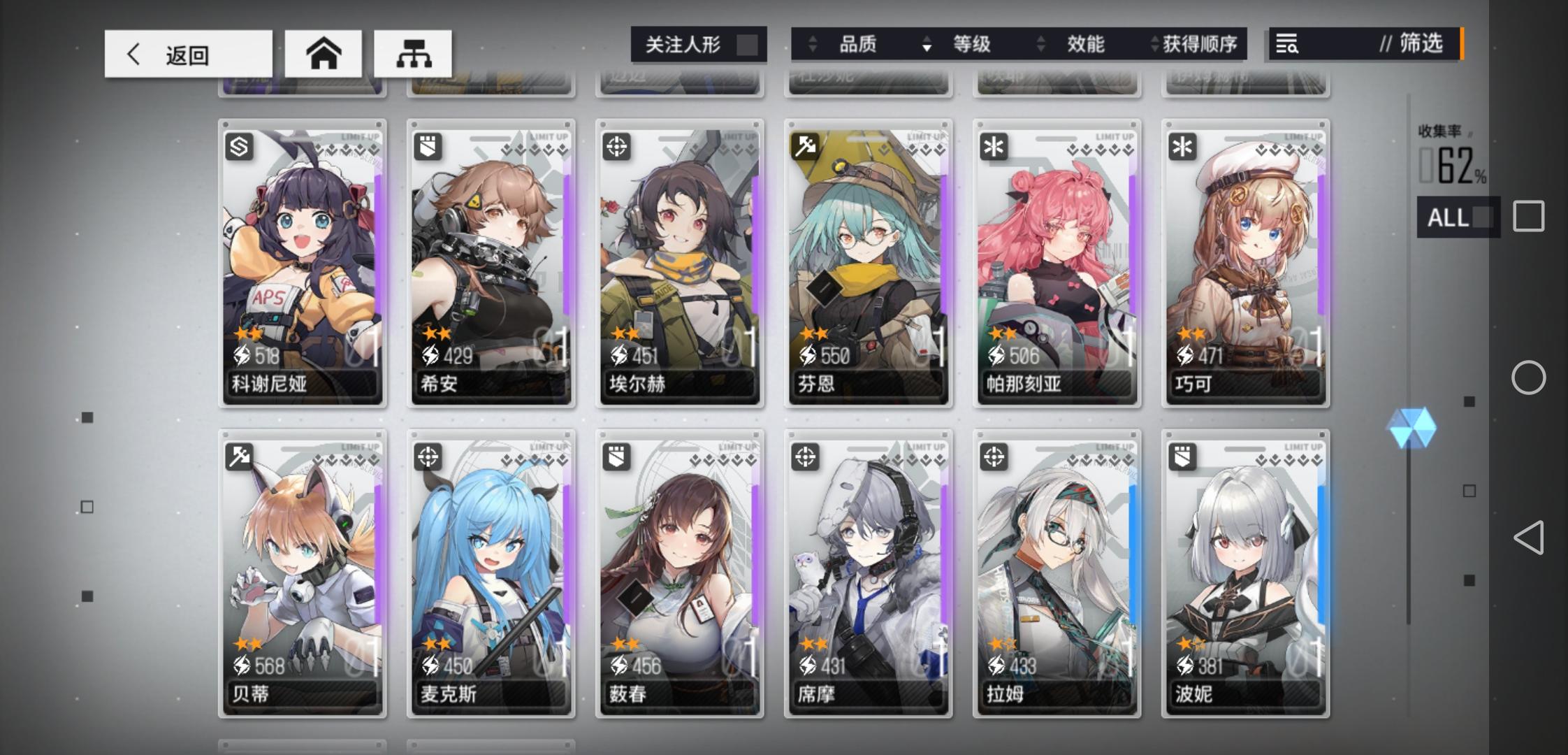Viewport: 1568px width, 755px height.
Task: Toggle the ALL selection checkbox
Action: pyautogui.click(x=1484, y=217)
